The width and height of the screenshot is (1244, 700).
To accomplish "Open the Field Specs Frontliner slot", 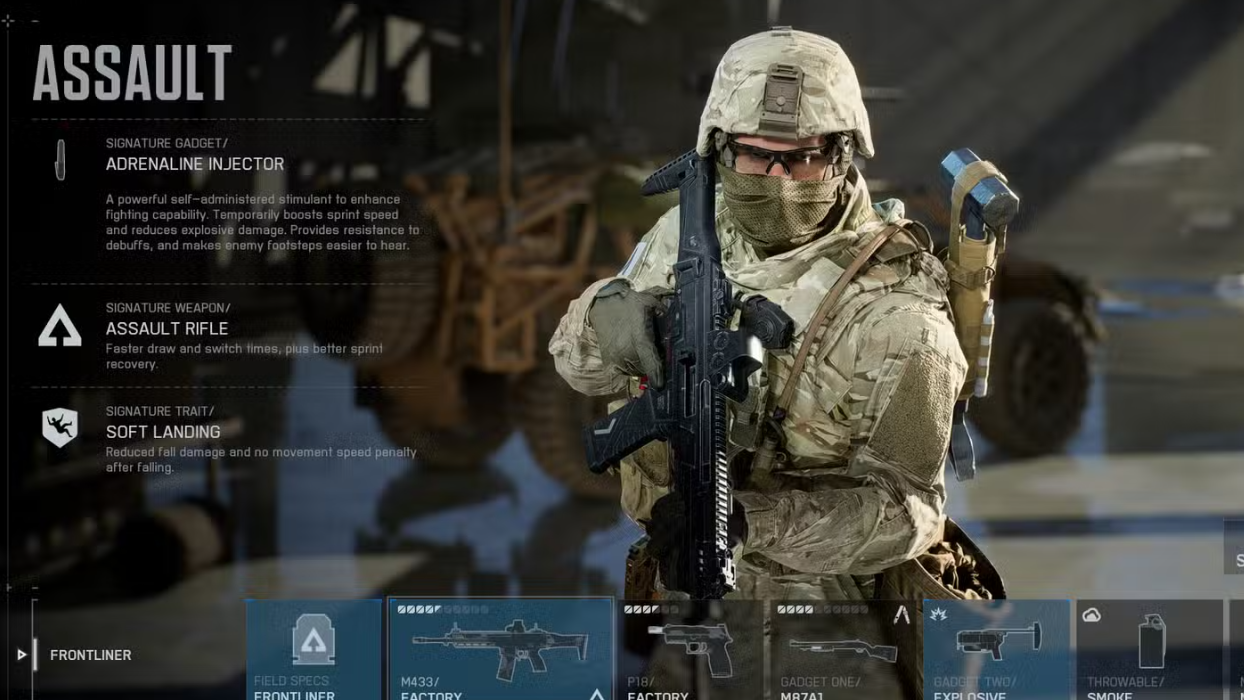I will 314,649.
